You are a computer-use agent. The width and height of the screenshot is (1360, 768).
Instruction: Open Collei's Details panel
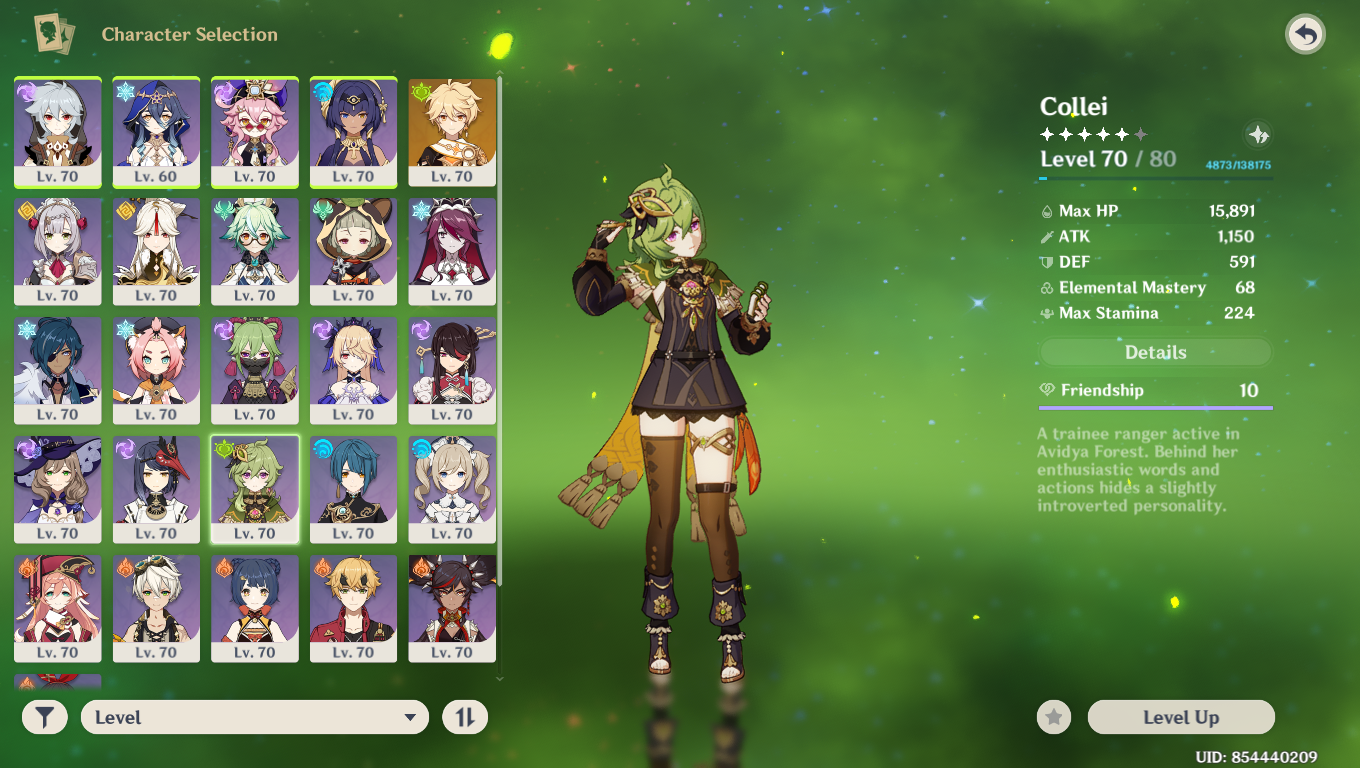1155,352
